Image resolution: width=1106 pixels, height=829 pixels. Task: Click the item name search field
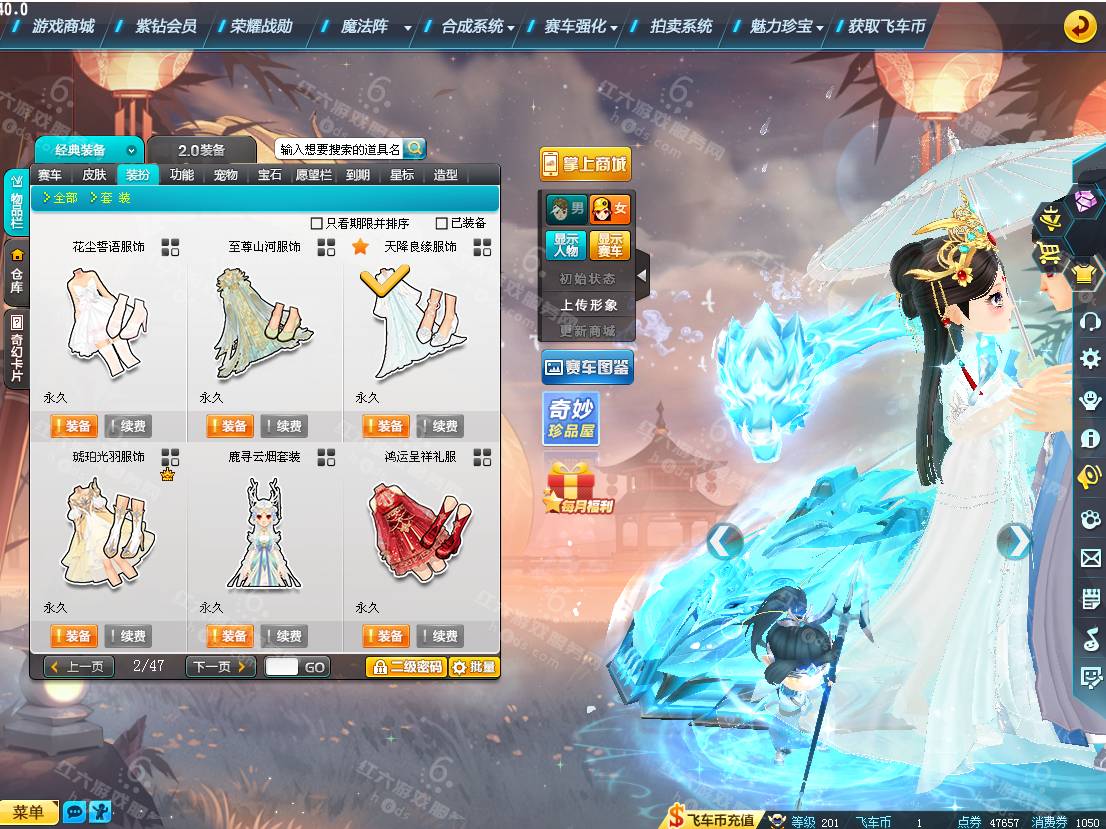340,149
